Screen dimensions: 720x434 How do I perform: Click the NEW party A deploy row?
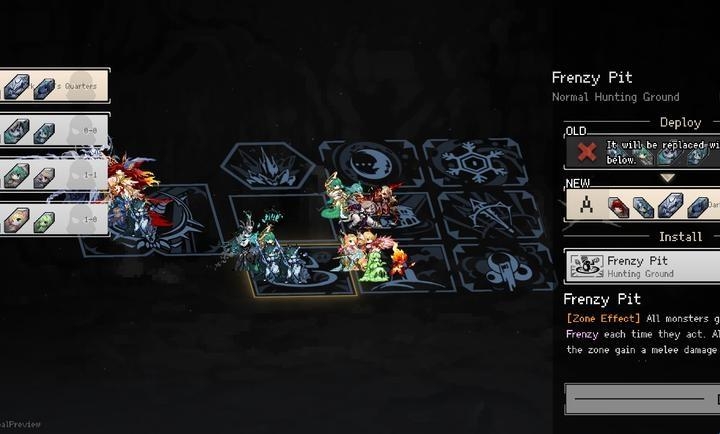[x=643, y=204]
